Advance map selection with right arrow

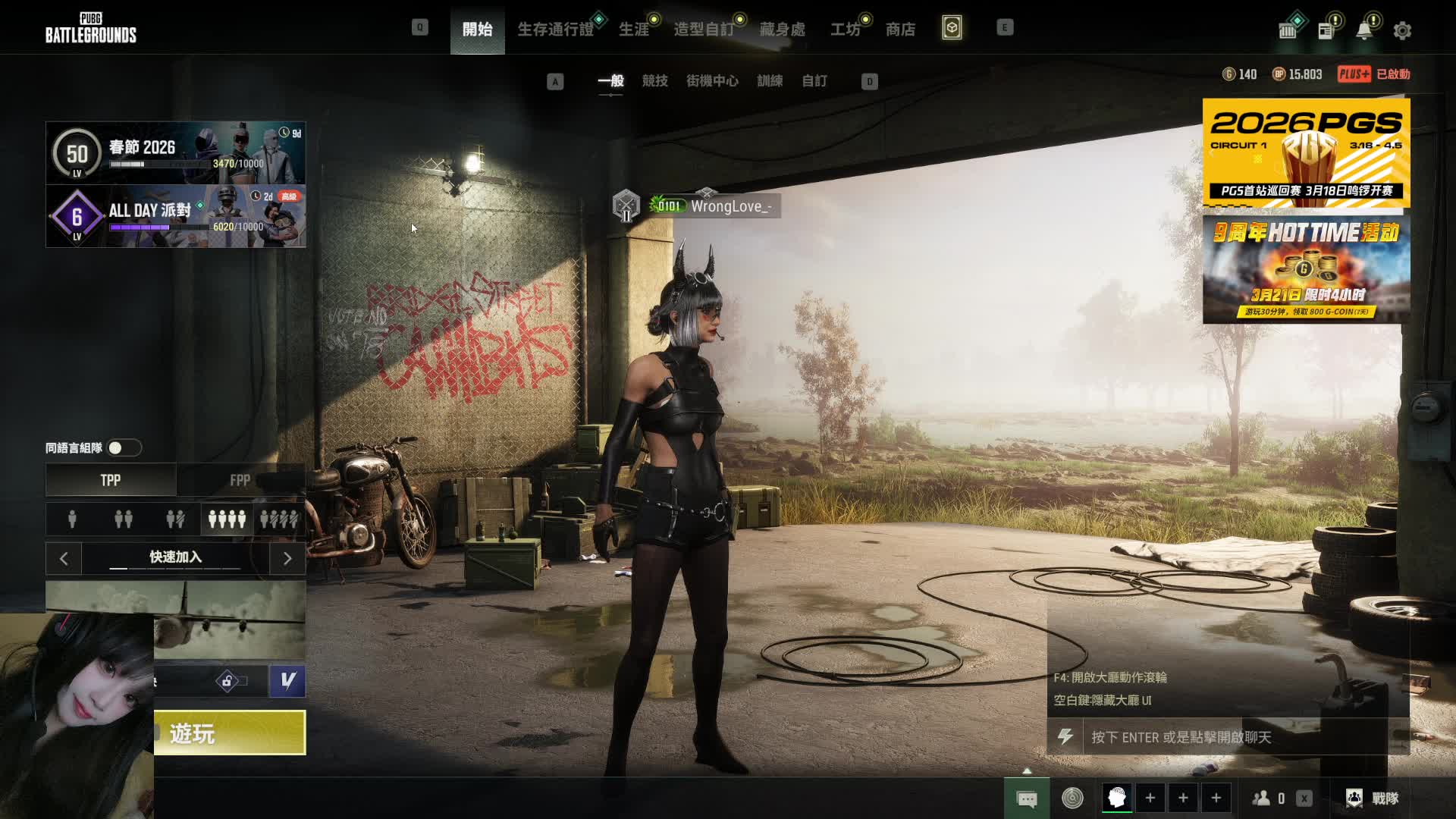[287, 559]
